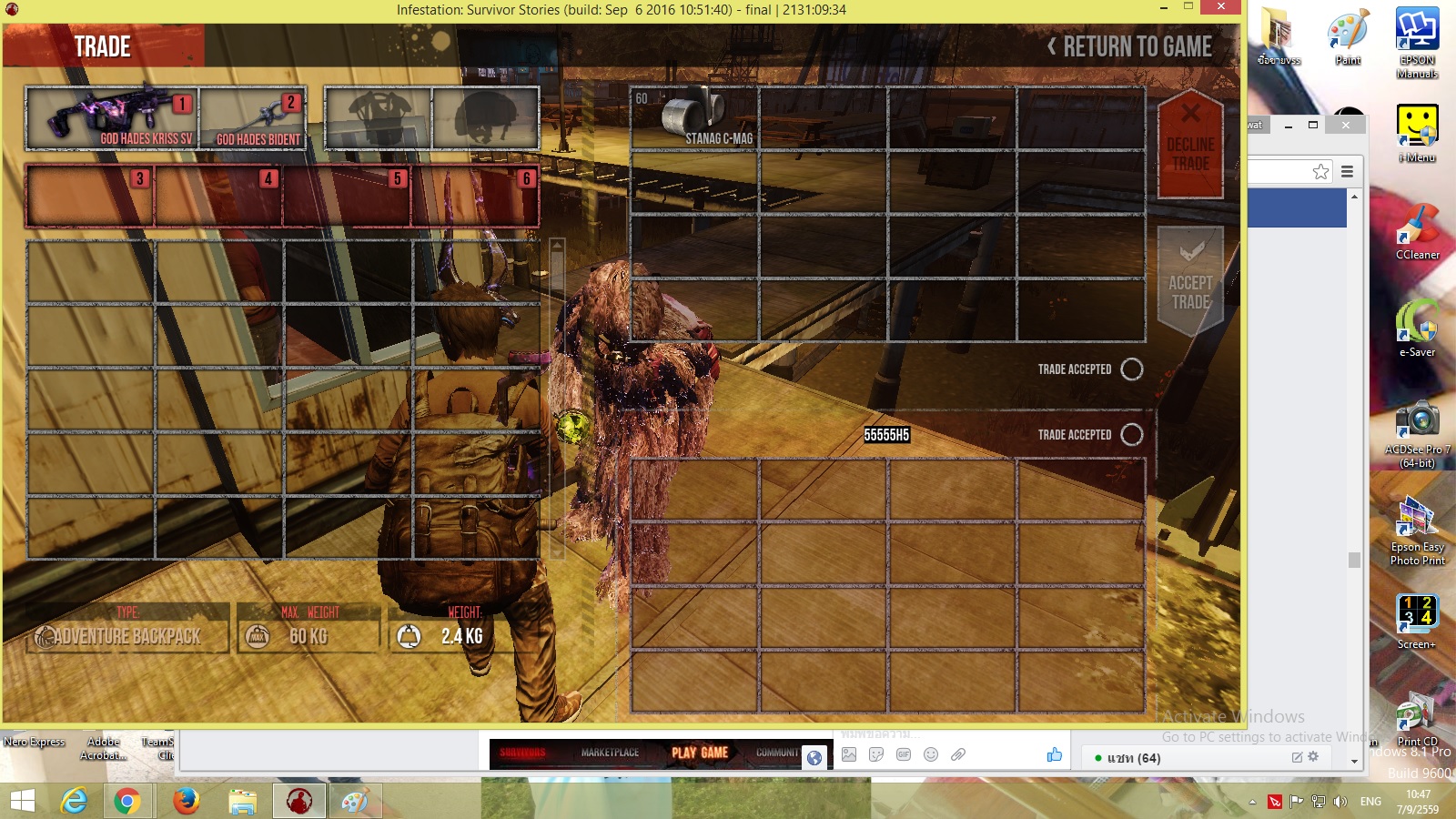The width and height of the screenshot is (1456, 819).
Task: Choose quick slot number 5
Action: (347, 196)
